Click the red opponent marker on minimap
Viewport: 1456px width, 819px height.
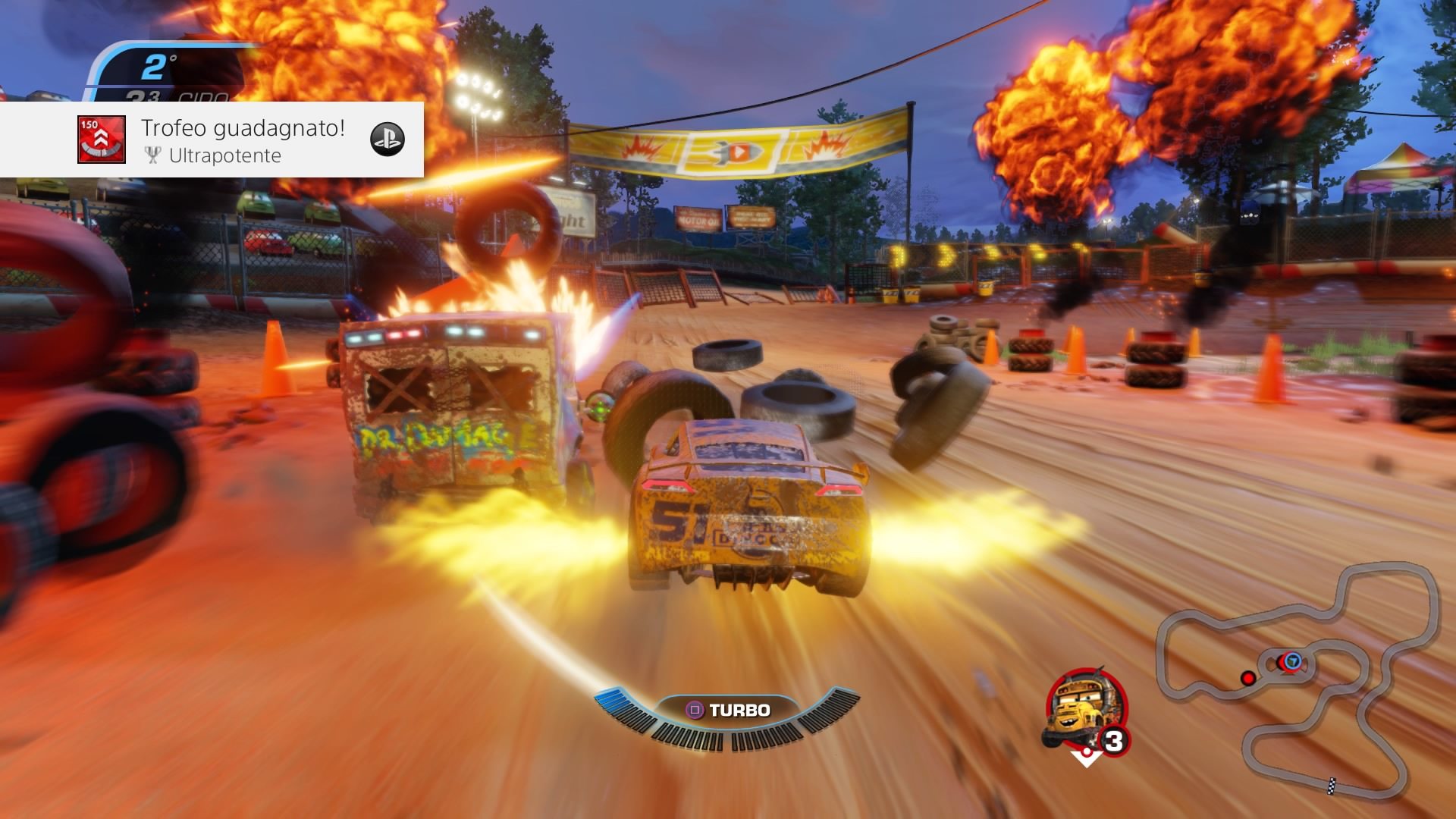pyautogui.click(x=1247, y=678)
